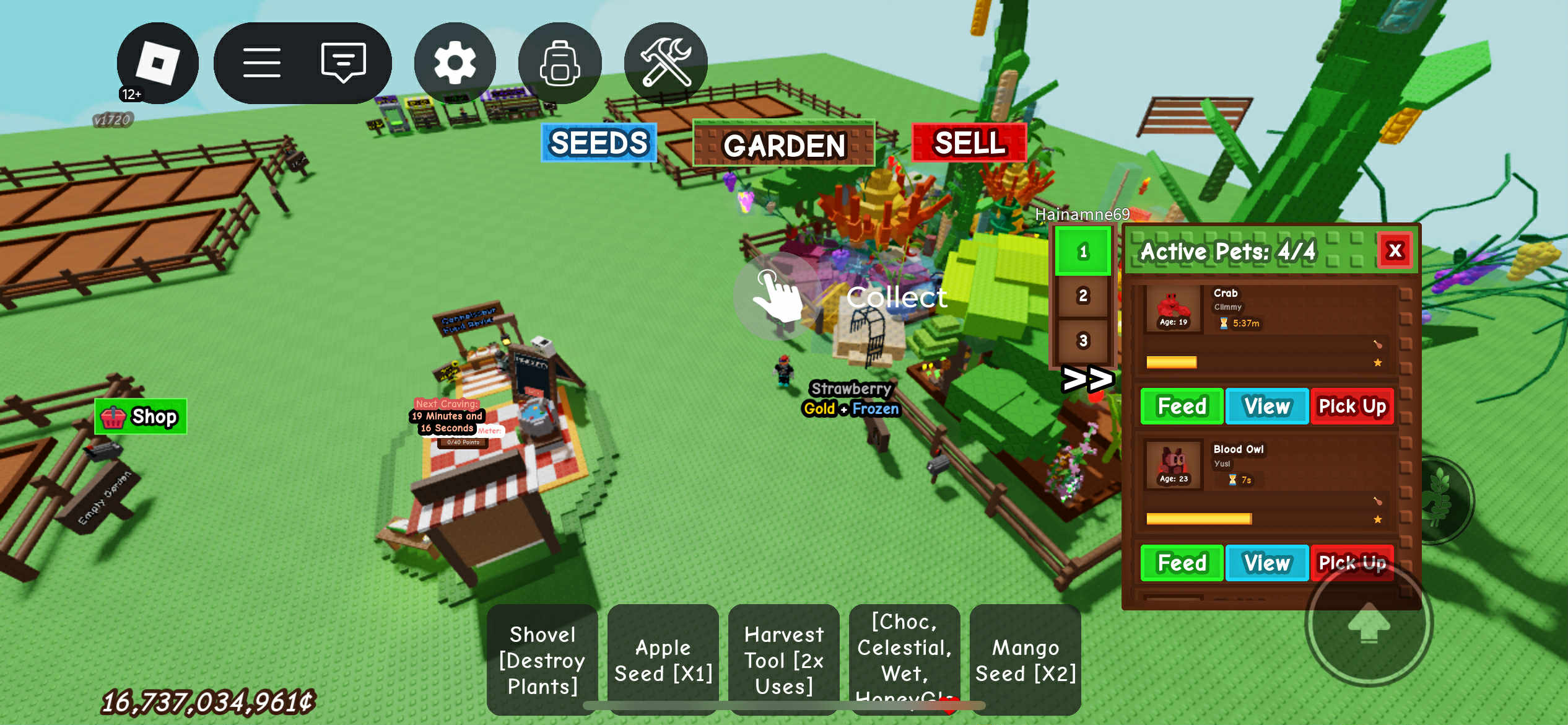Image resolution: width=1568 pixels, height=725 pixels.
Task: Open the Roblox chat window
Action: [x=343, y=63]
